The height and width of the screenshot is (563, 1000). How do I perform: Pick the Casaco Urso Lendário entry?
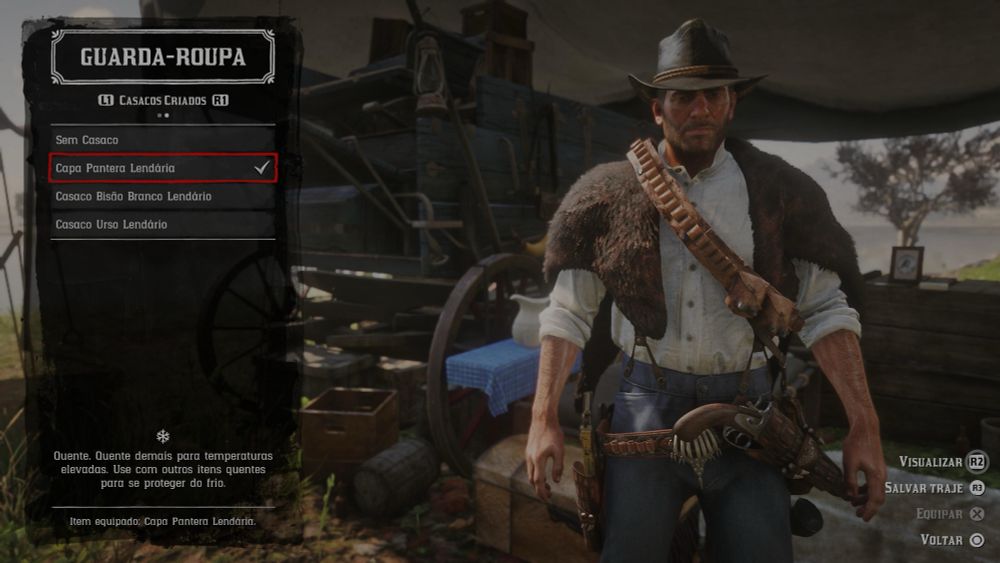[x=162, y=224]
